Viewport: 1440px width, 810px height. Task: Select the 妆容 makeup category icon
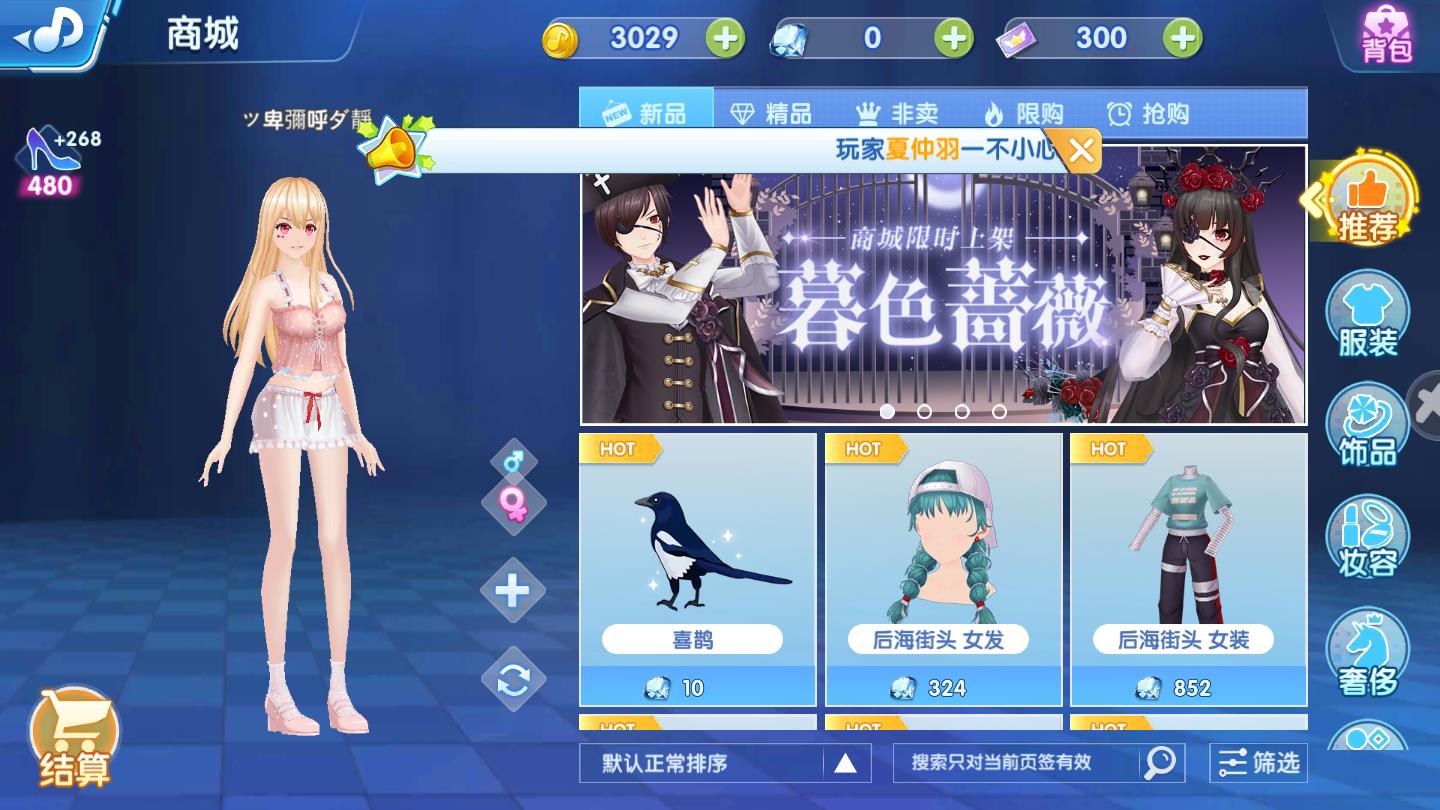pyautogui.click(x=1369, y=537)
